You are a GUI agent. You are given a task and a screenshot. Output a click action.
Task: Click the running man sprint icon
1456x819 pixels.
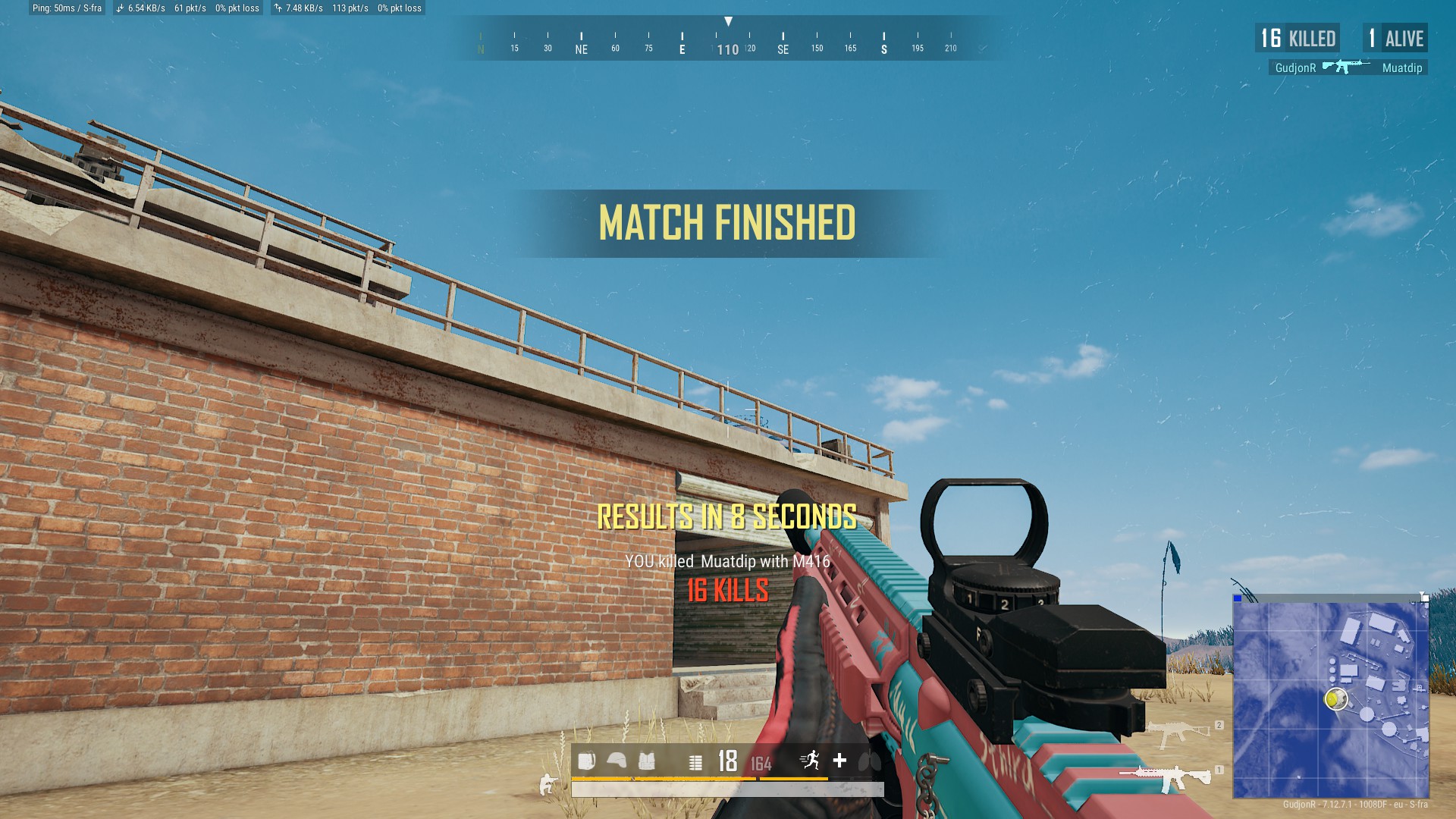point(811,760)
